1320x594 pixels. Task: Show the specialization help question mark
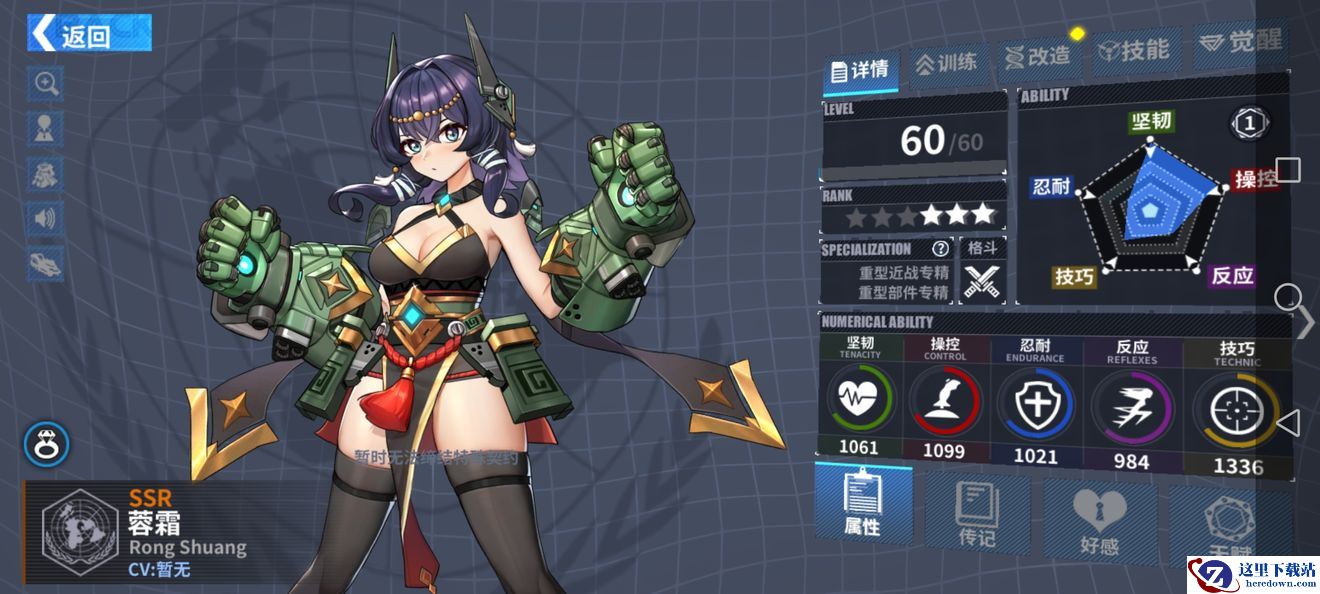tap(940, 249)
